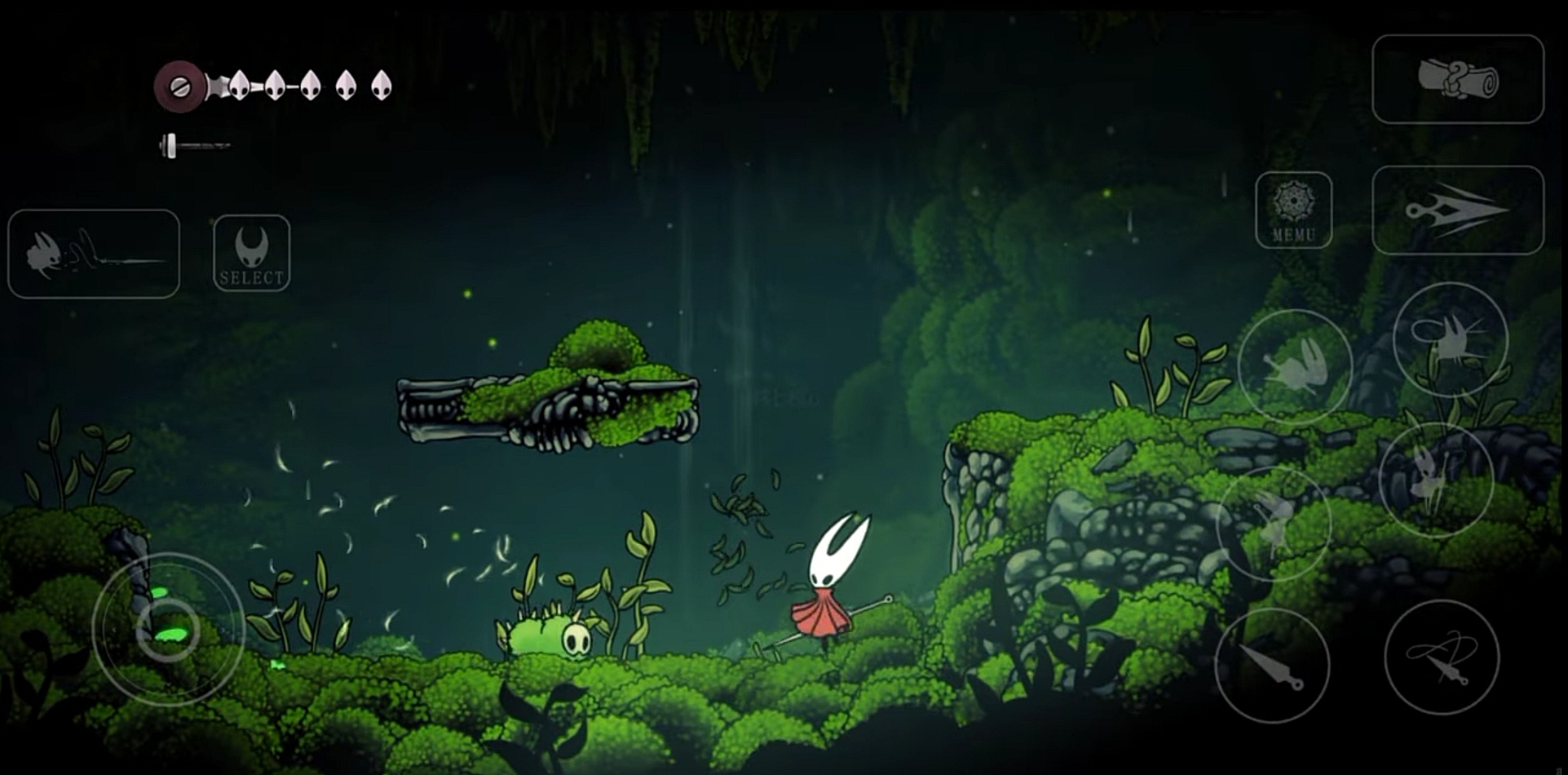The image size is (1568, 775).
Task: Use the Hornet dash circle button
Action: coord(1294,367)
